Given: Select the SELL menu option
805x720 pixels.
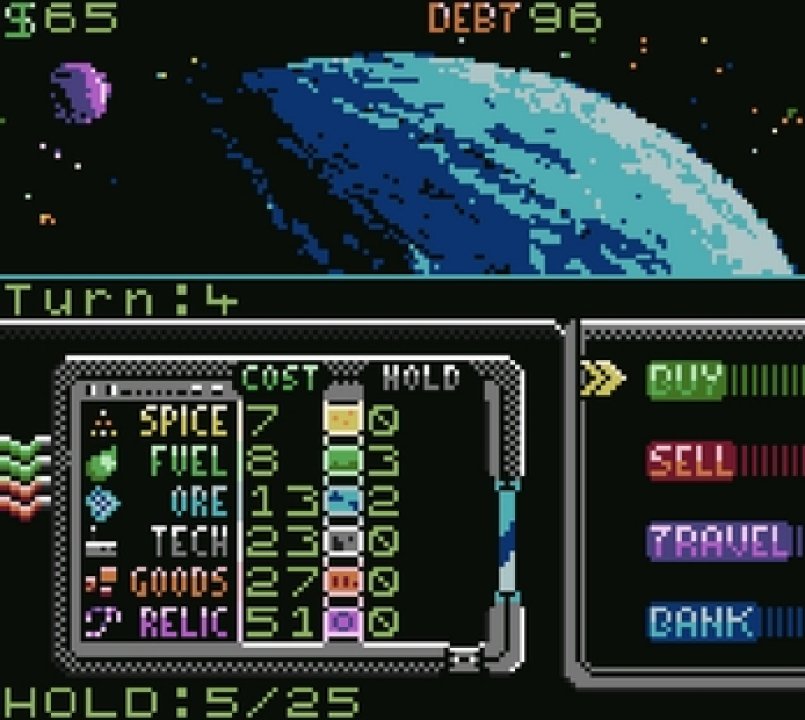Looking at the screenshot, I should [691, 461].
